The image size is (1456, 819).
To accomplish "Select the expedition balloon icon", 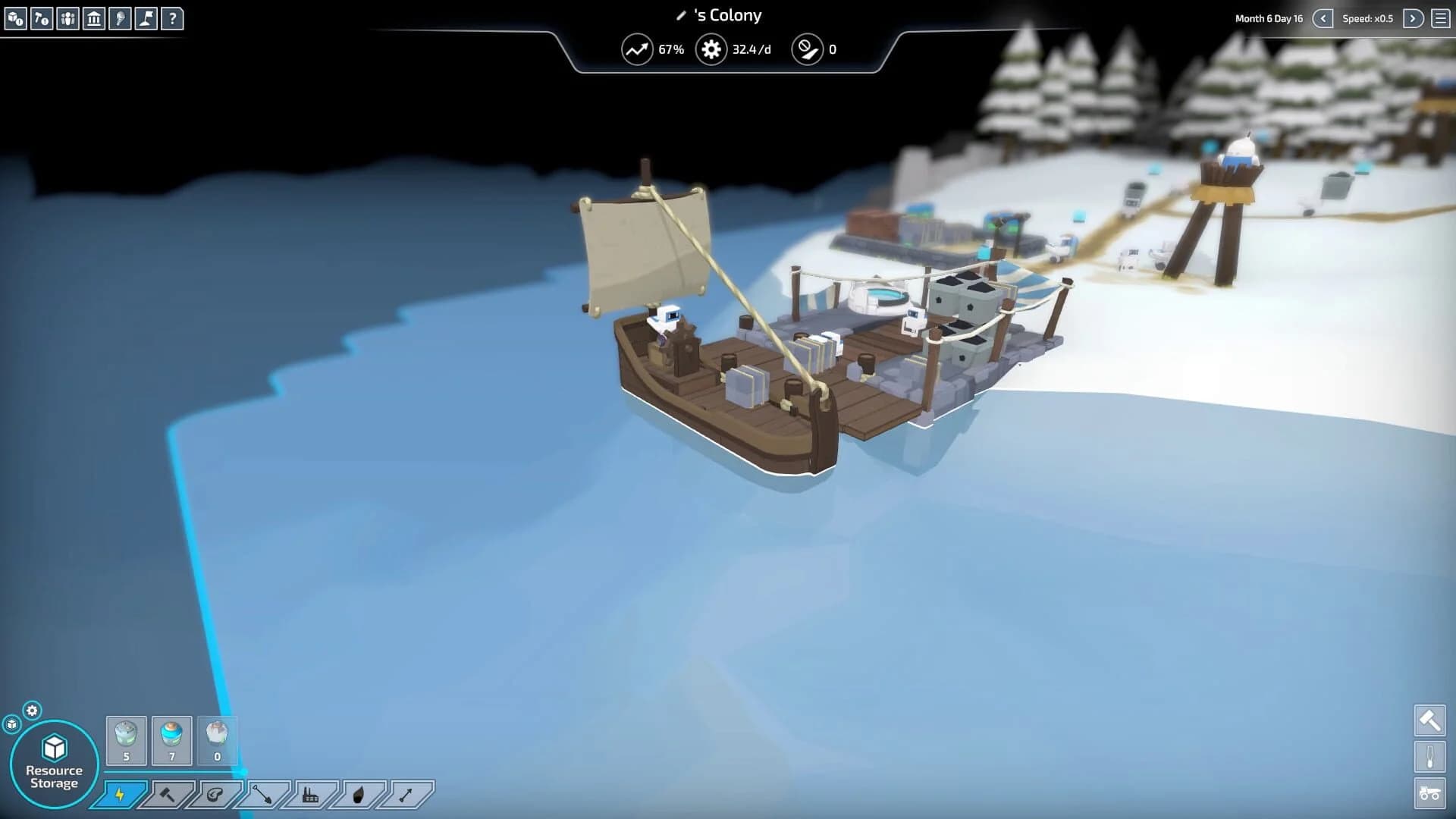I will click(122, 19).
